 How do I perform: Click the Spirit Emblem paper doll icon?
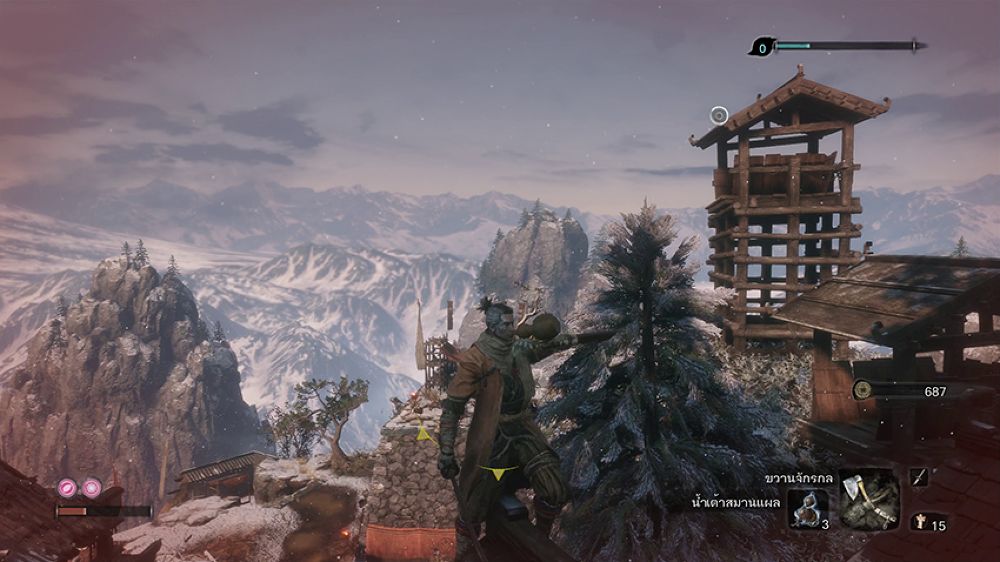919,522
